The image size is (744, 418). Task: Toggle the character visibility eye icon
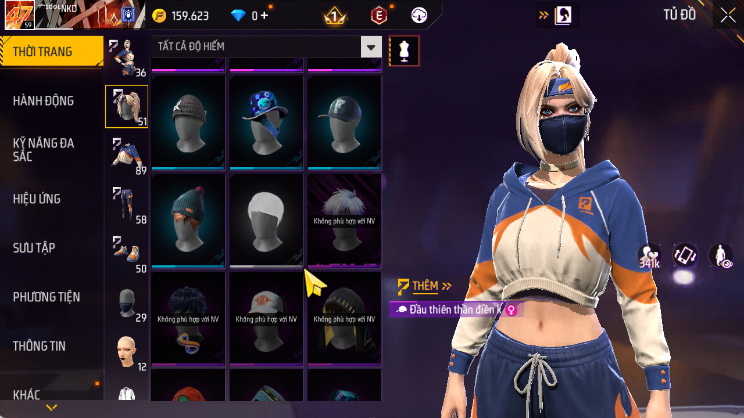pyautogui.click(x=720, y=256)
